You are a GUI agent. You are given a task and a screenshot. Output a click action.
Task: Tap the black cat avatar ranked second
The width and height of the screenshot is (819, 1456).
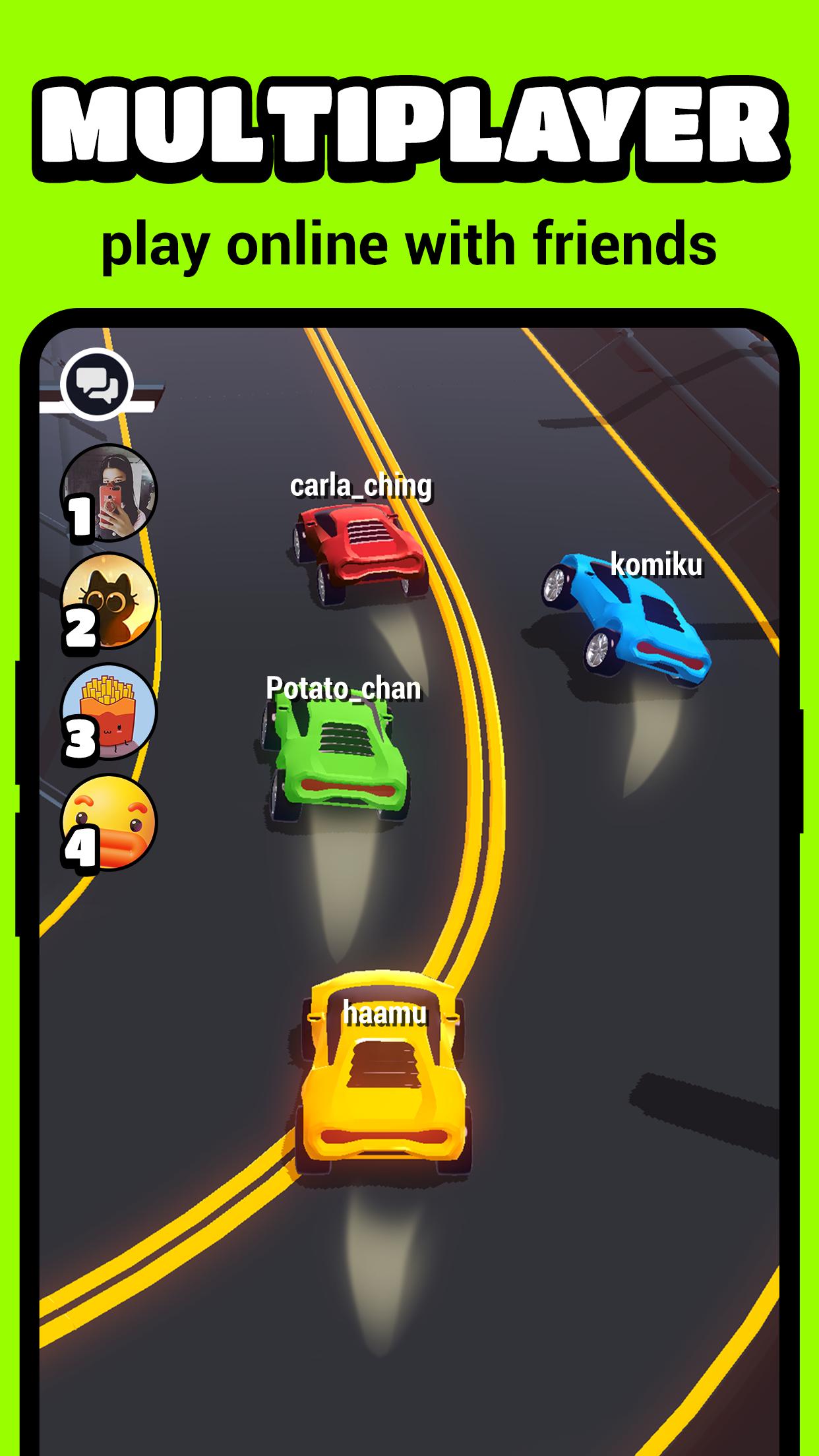pyautogui.click(x=109, y=602)
